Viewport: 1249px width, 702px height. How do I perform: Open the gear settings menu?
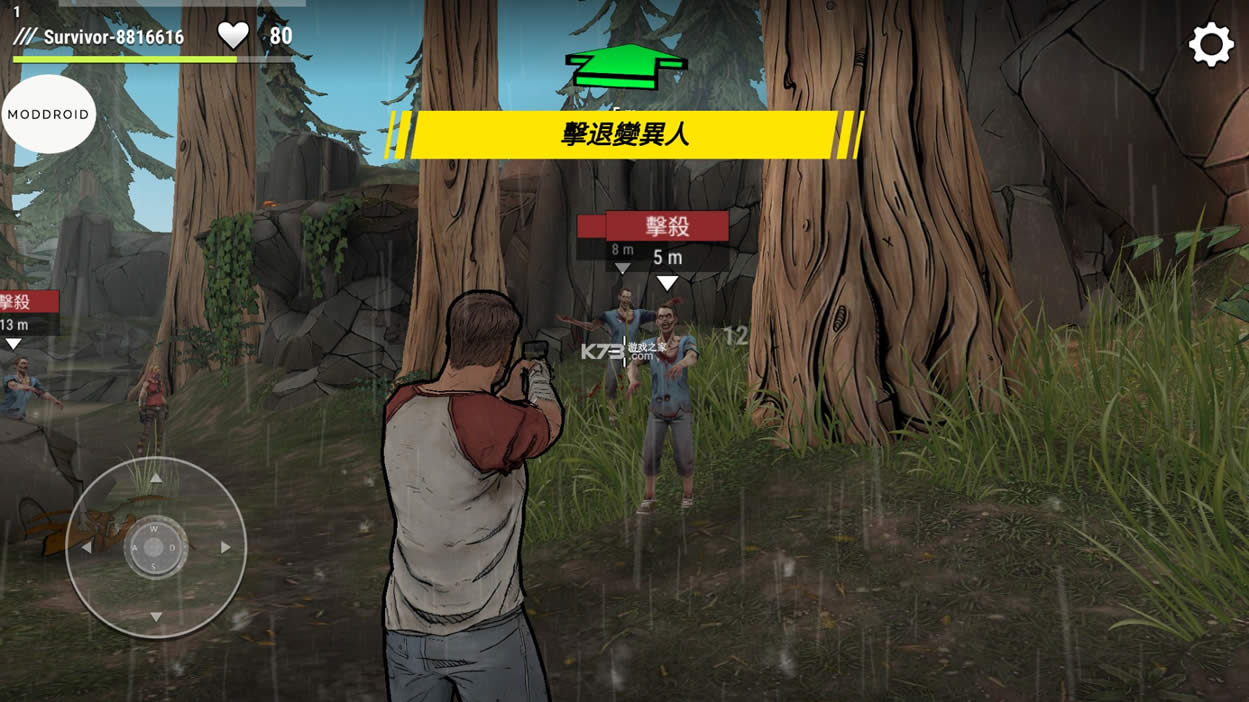(1210, 45)
